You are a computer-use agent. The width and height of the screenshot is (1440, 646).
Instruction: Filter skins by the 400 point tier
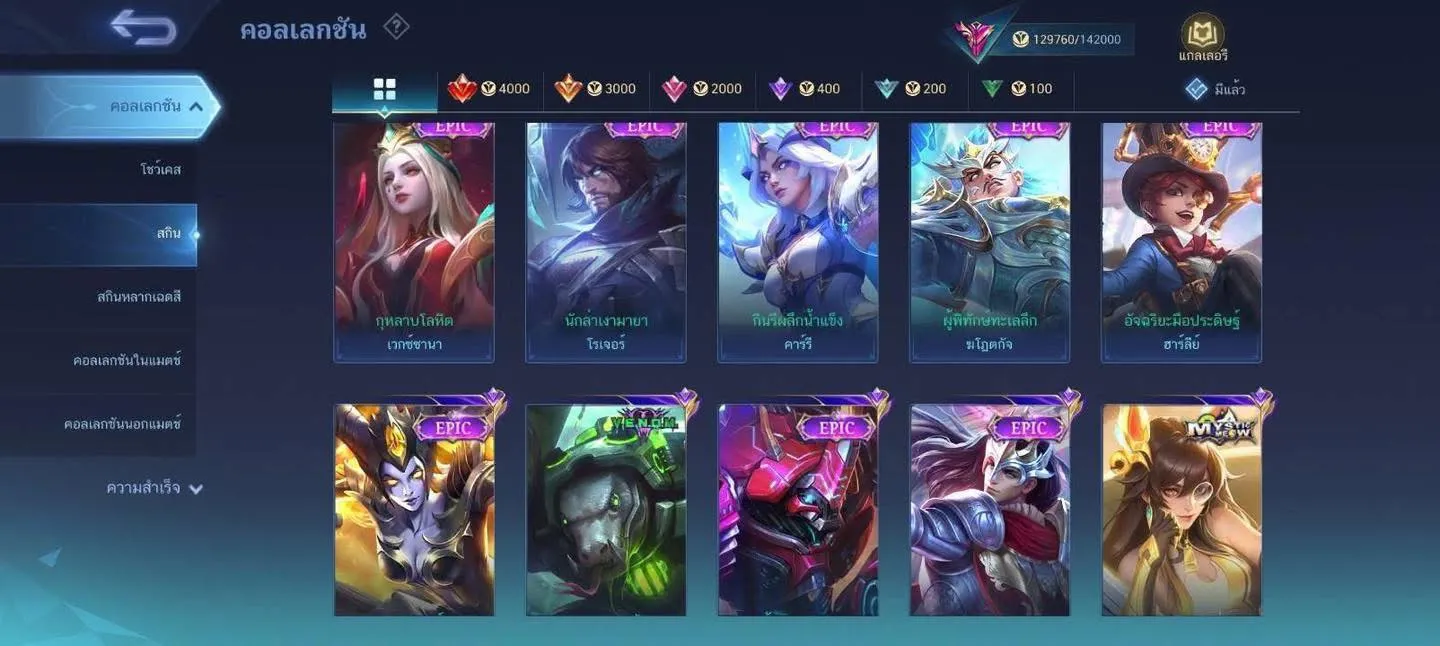pos(805,89)
